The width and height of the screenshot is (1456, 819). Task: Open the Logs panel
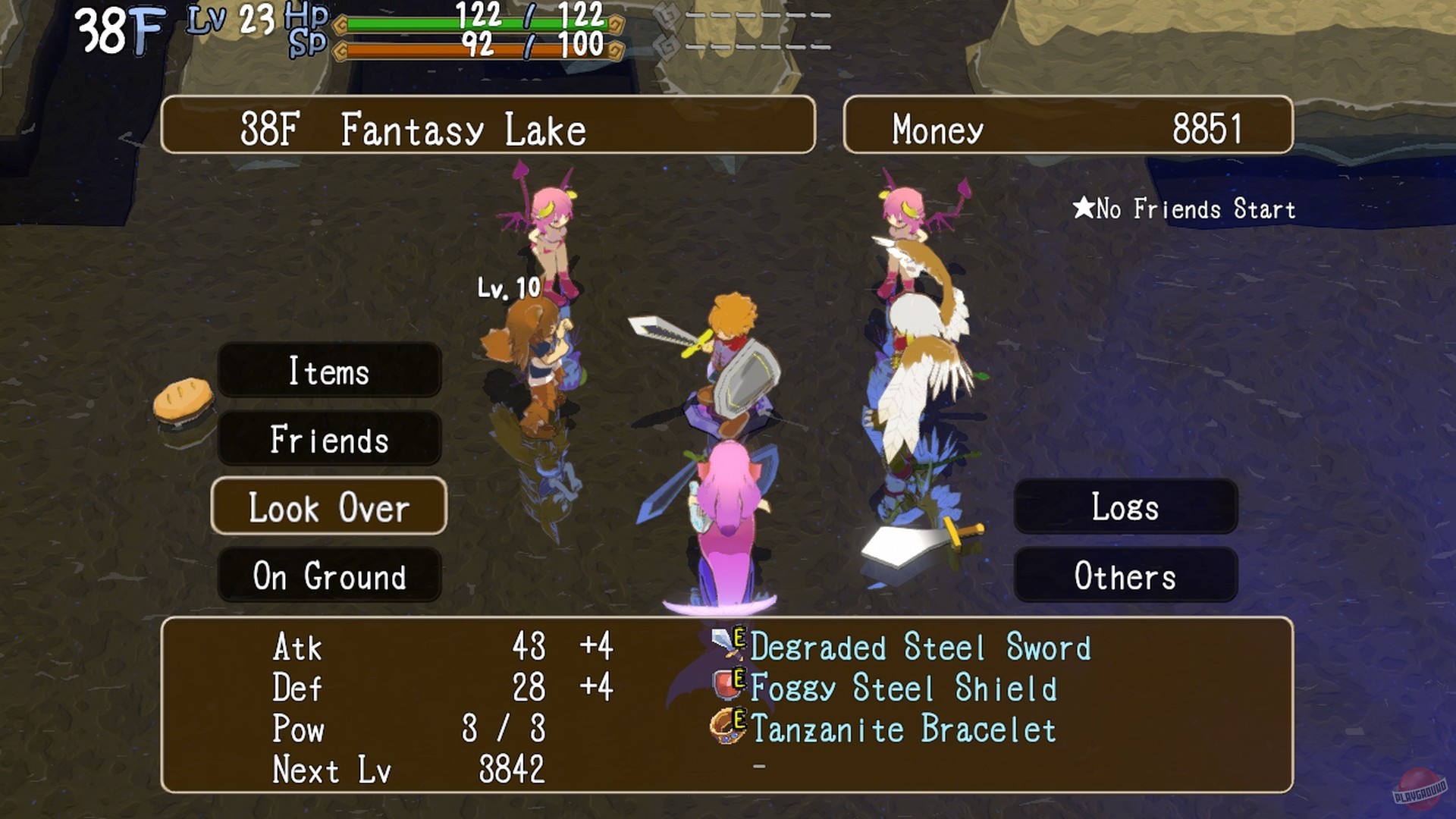coord(1125,507)
